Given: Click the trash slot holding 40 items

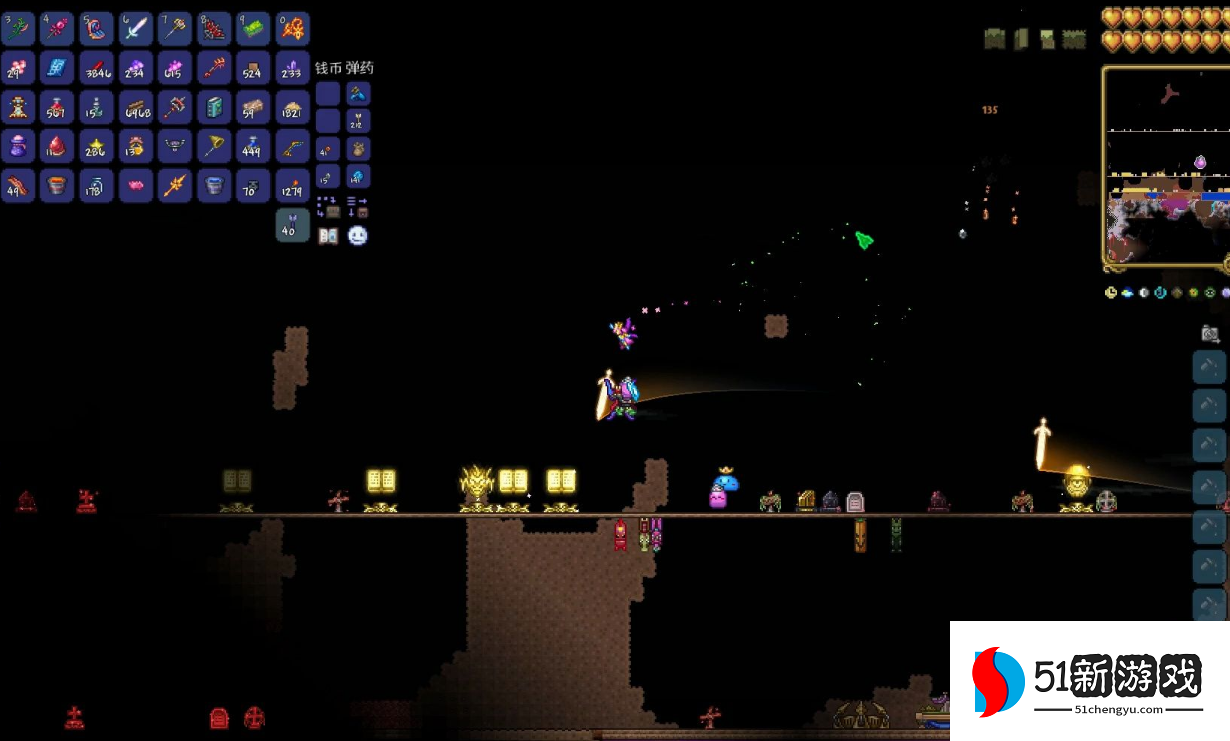Looking at the screenshot, I should [x=293, y=225].
